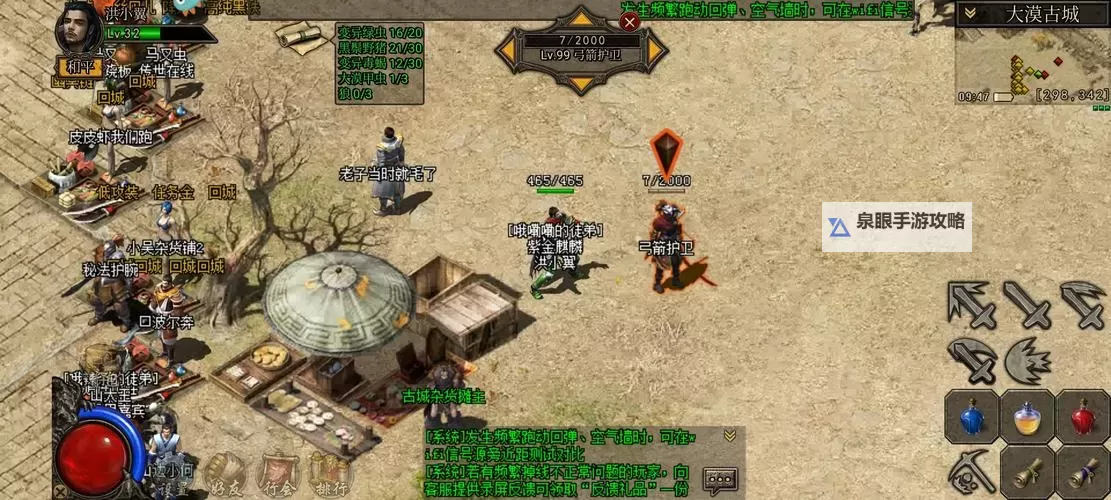This screenshot has height=500, width=1111.
Task: Expand the dropdown arrow beside 大漠古城
Action: 968,14
